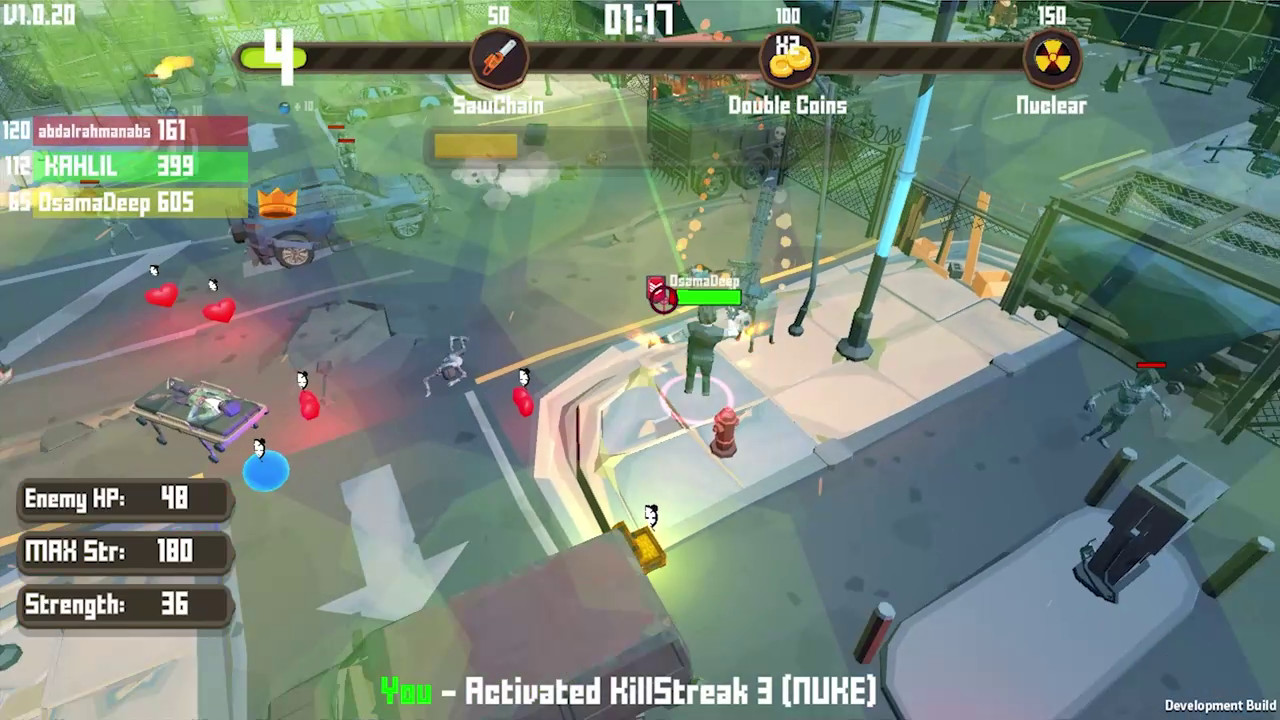This screenshot has width=1280, height=720.
Task: Activate the Double Coins x2 icon
Action: coord(788,58)
